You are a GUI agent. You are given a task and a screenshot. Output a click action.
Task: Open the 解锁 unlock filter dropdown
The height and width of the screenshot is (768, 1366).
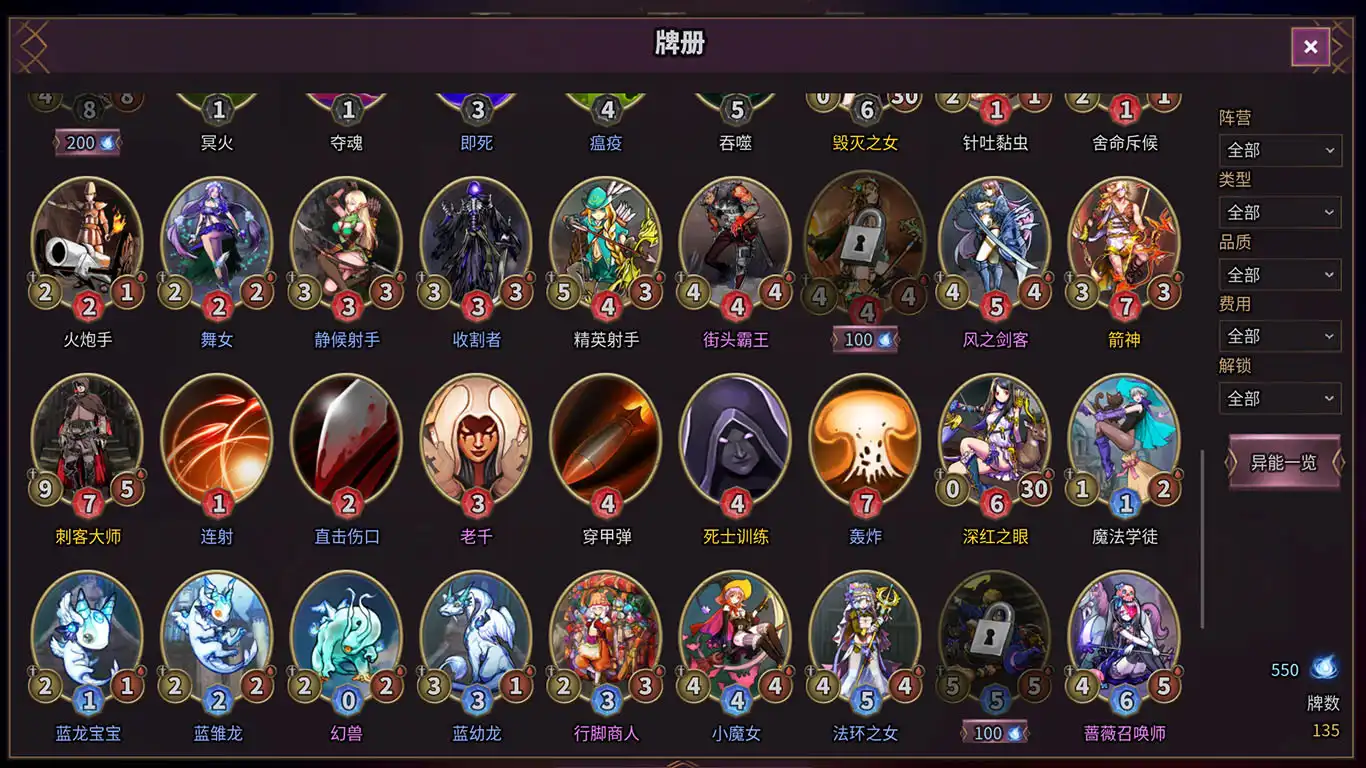[x=1280, y=398]
